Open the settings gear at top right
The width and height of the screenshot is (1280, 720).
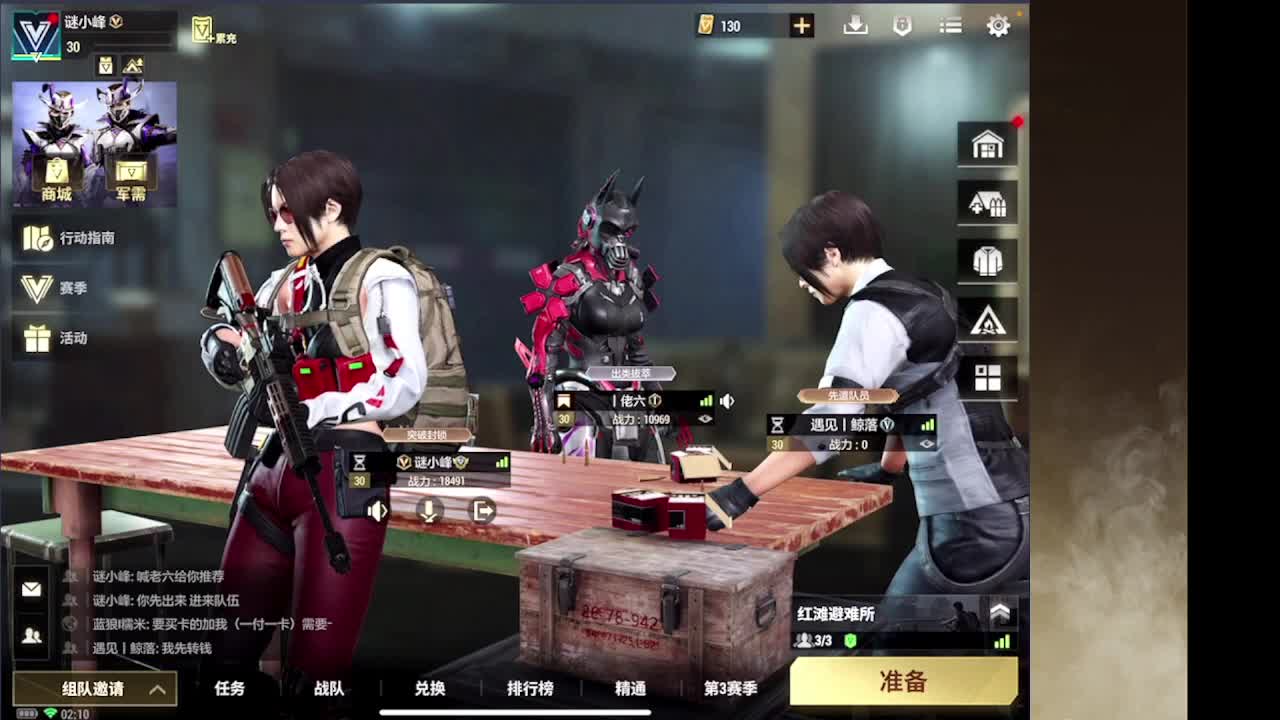click(998, 25)
